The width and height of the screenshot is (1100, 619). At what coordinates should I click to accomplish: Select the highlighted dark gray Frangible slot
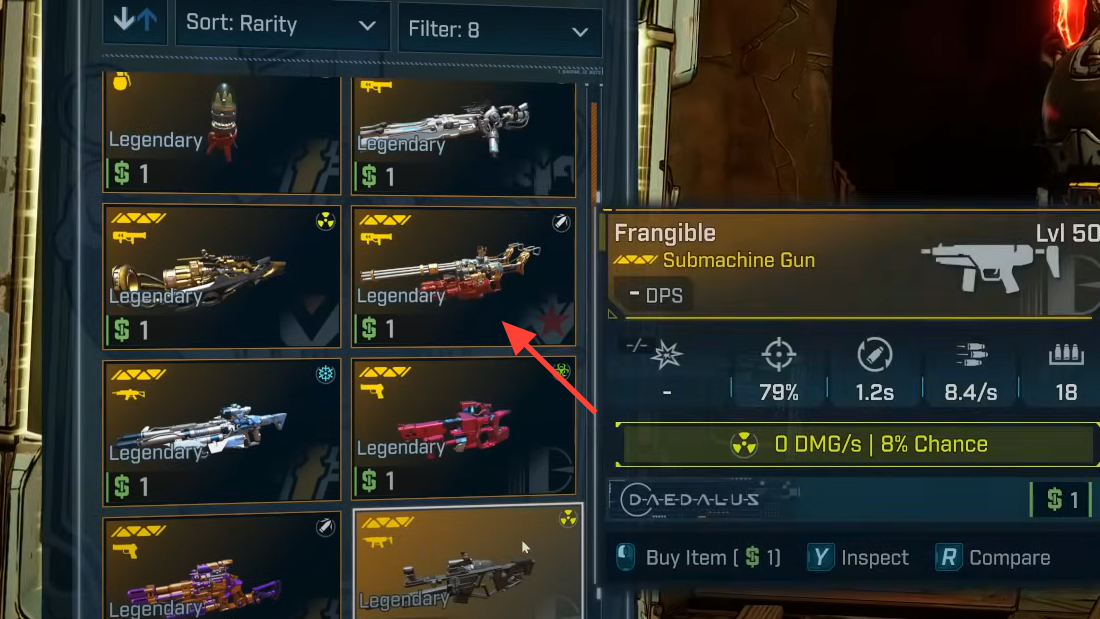click(x=467, y=565)
